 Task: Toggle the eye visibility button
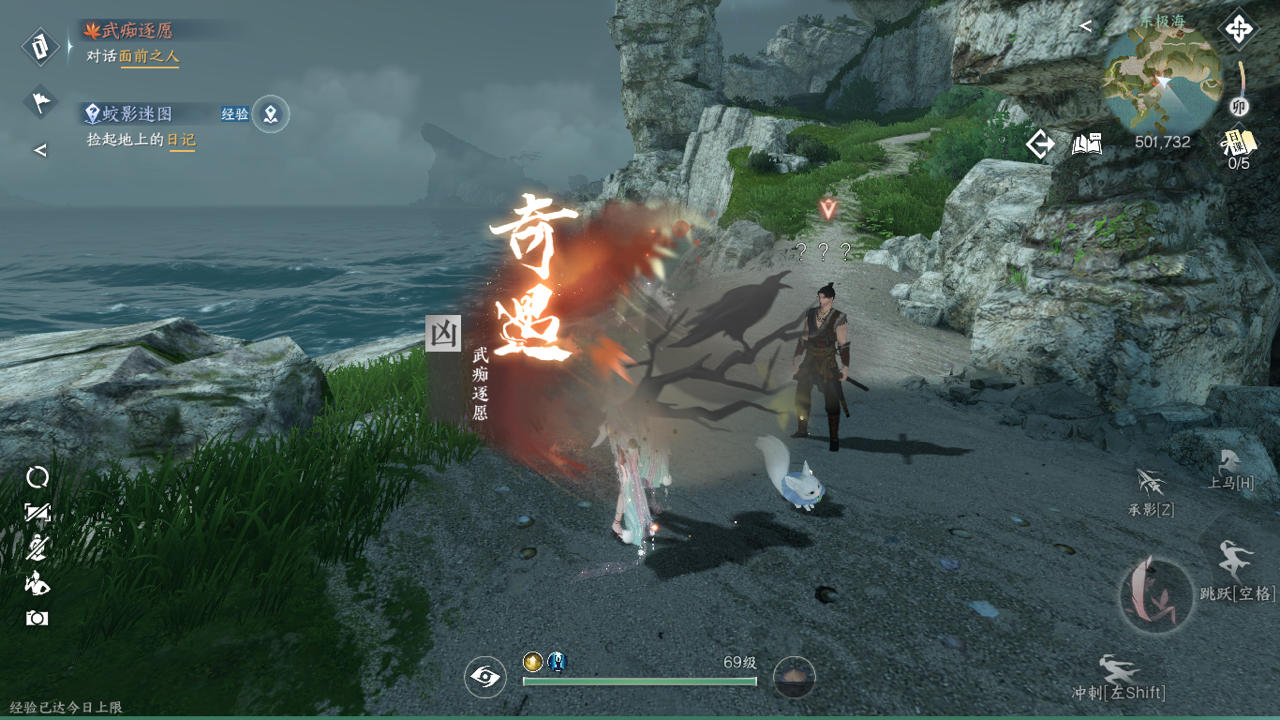coord(485,678)
